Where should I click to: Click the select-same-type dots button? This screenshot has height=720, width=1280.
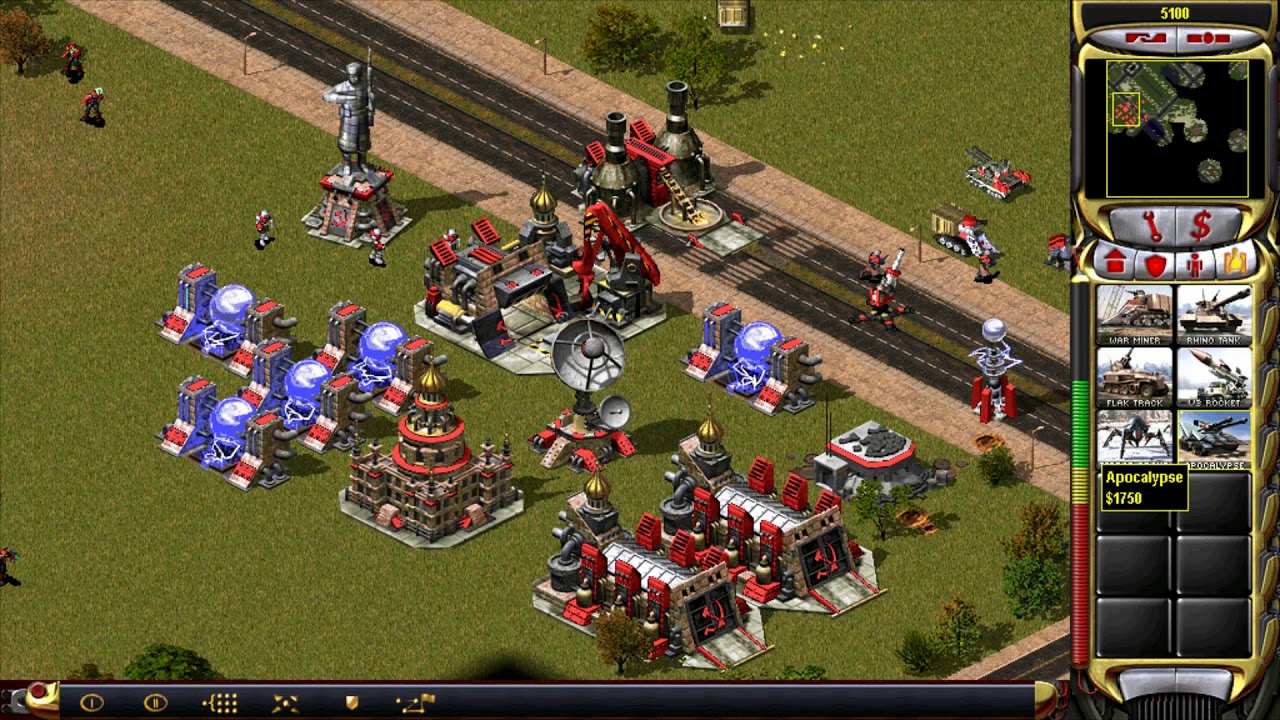coord(220,703)
